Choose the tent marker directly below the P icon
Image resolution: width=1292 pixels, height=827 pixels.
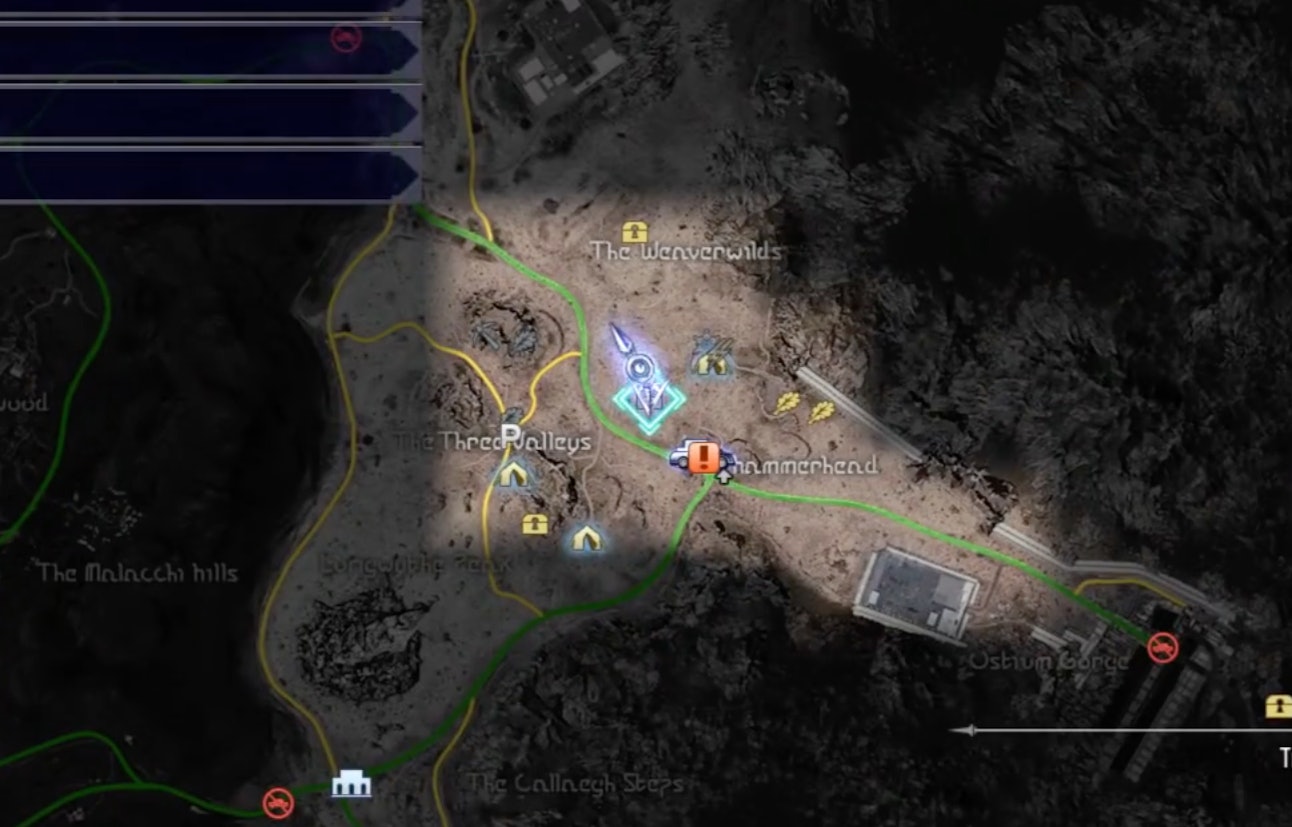pos(513,473)
